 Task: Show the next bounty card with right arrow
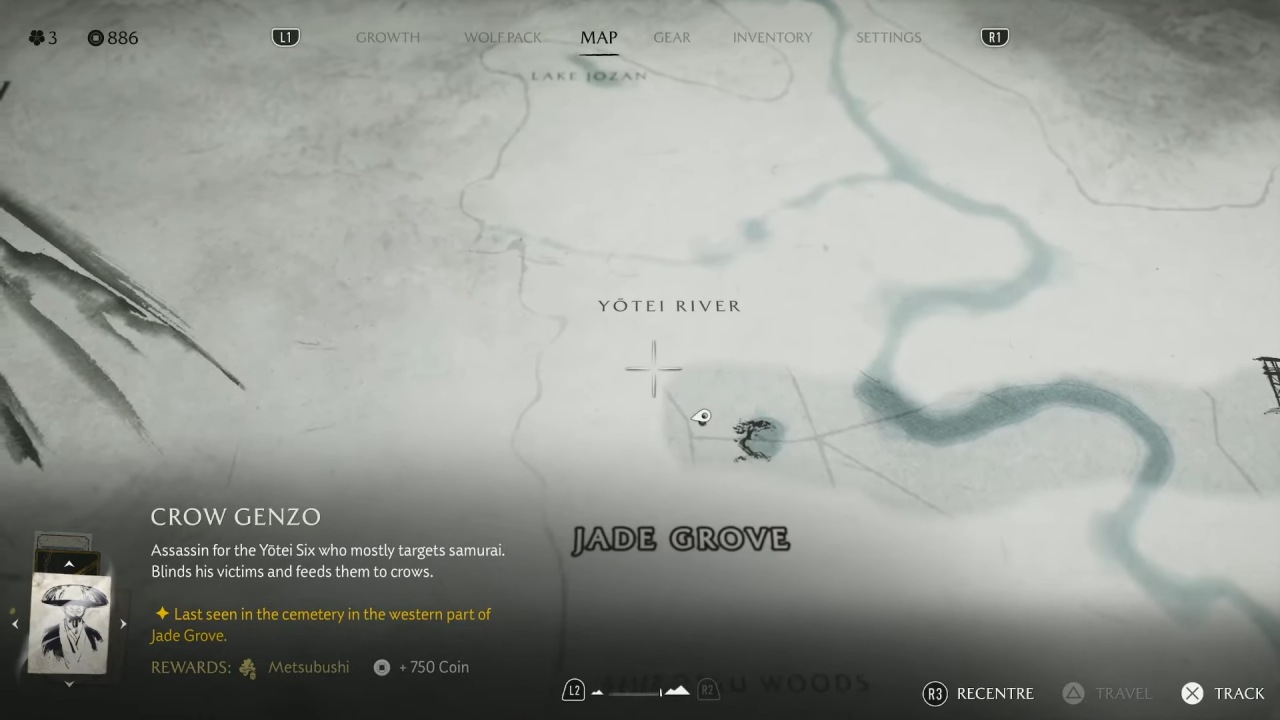(x=123, y=624)
